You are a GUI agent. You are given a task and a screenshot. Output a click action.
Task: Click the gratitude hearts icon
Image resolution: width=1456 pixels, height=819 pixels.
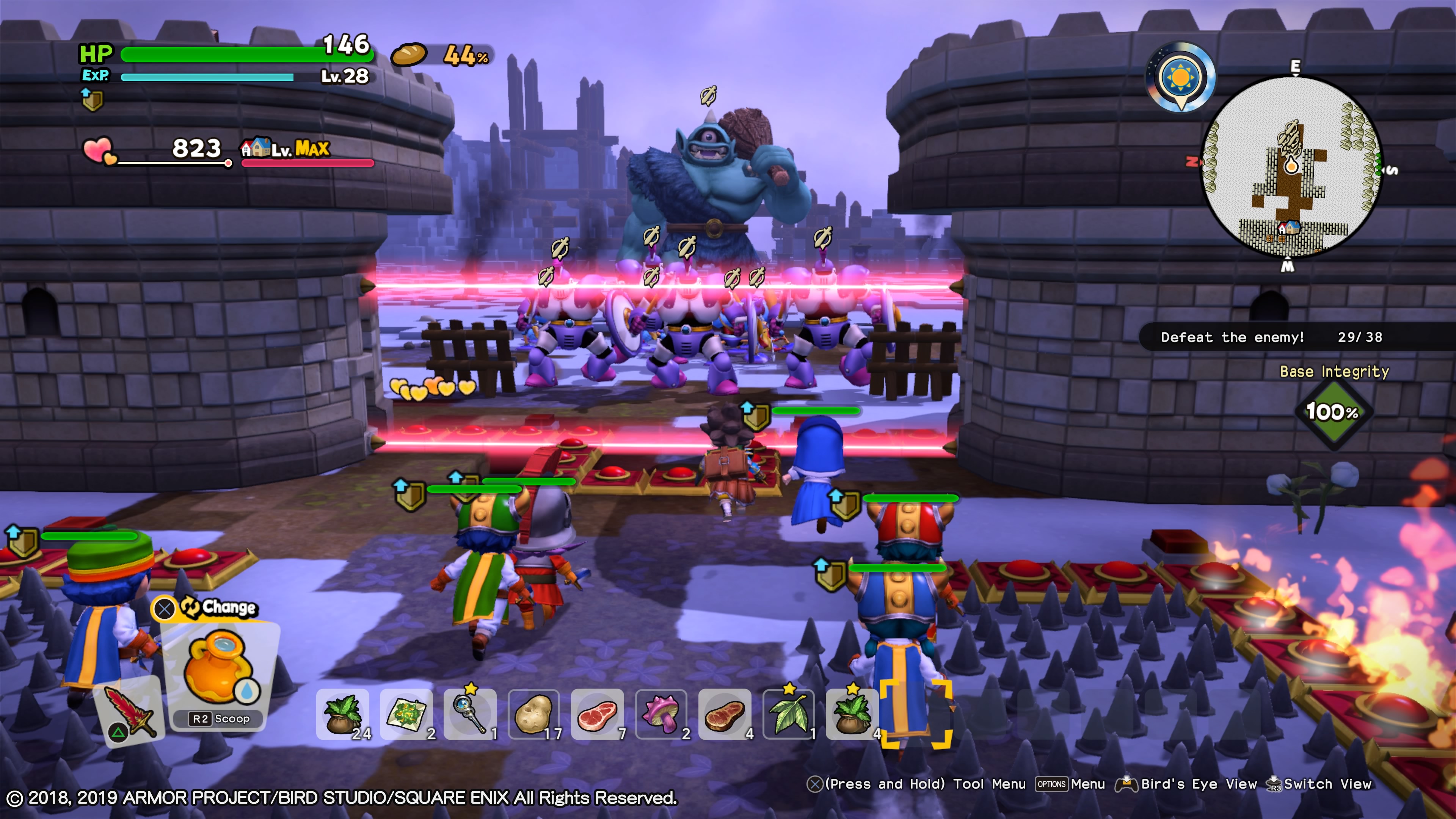click(x=99, y=151)
